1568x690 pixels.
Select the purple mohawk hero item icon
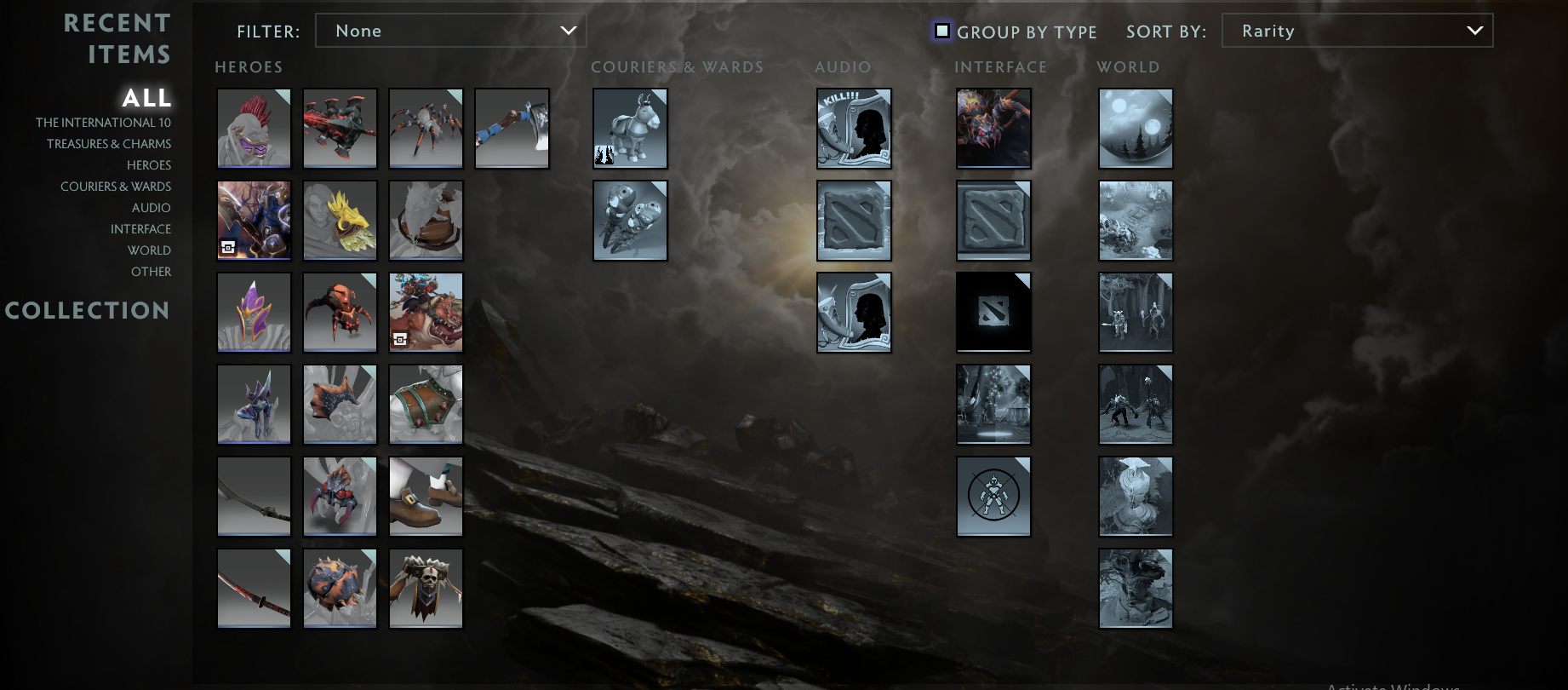(x=254, y=128)
